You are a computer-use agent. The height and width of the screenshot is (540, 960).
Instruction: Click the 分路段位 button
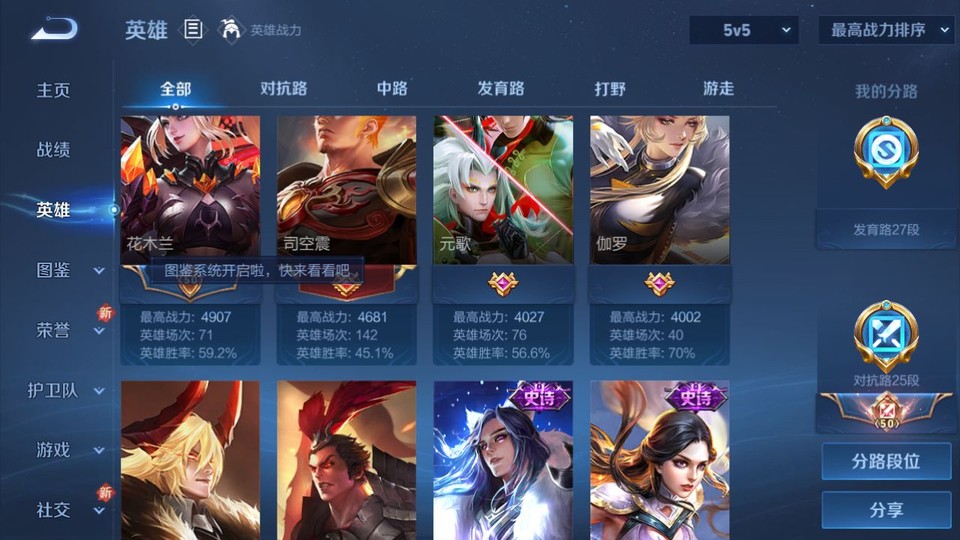click(886, 462)
